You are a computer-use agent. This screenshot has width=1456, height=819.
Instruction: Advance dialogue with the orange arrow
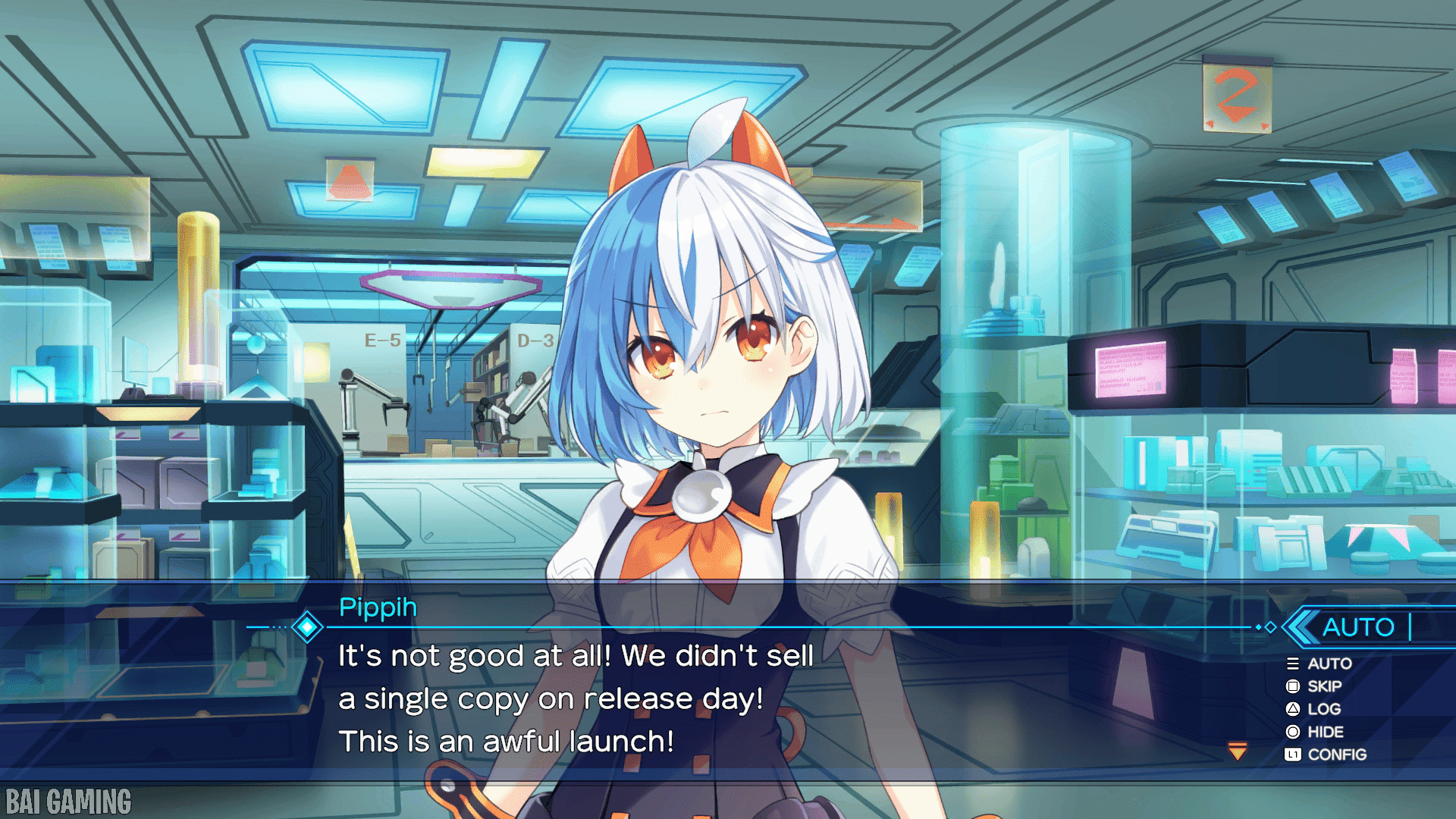pyautogui.click(x=1238, y=752)
